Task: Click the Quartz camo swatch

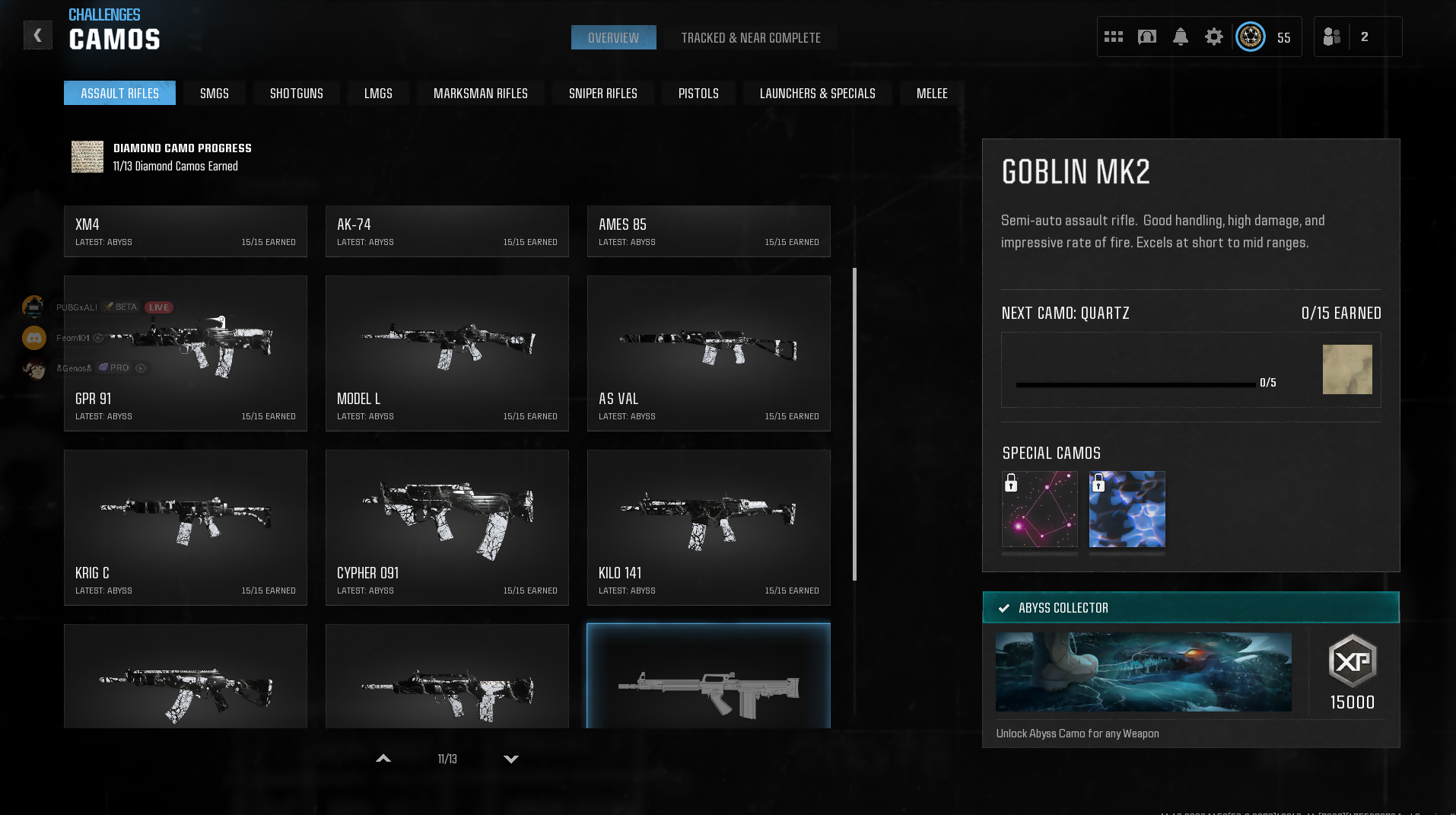Action: pyautogui.click(x=1346, y=370)
